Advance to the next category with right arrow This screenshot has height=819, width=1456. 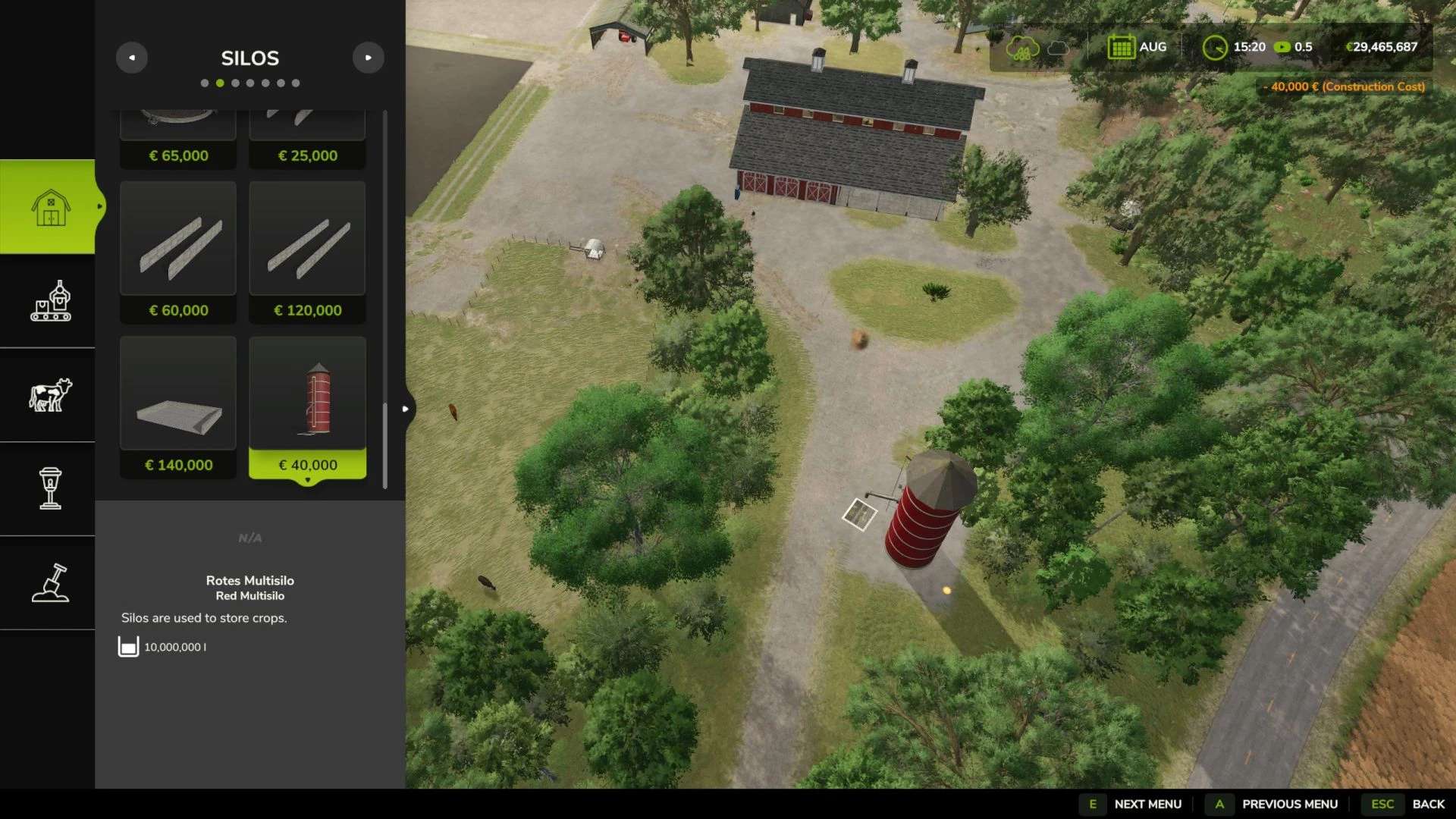pyautogui.click(x=369, y=58)
